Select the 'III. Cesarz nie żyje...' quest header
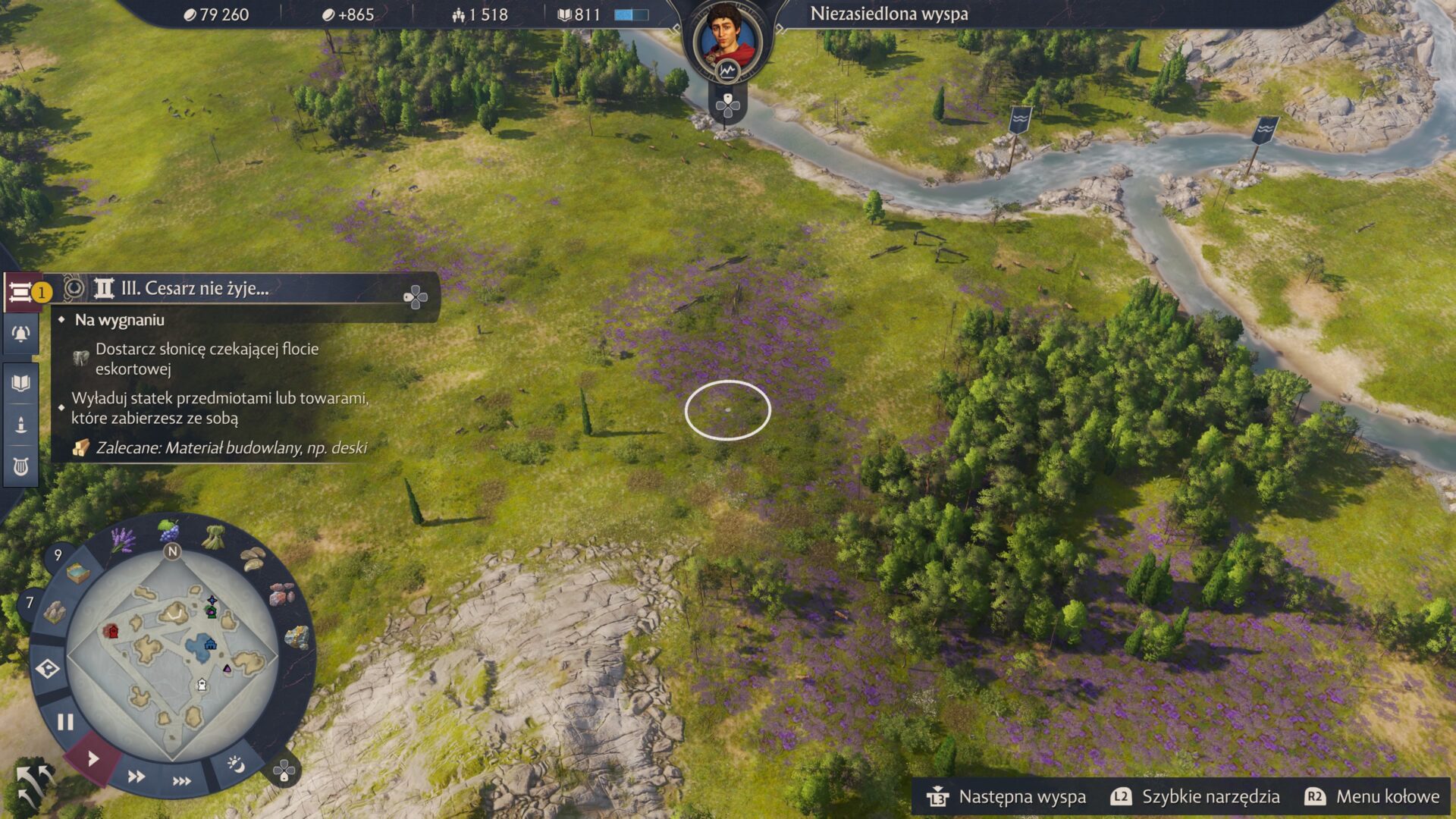 click(194, 289)
